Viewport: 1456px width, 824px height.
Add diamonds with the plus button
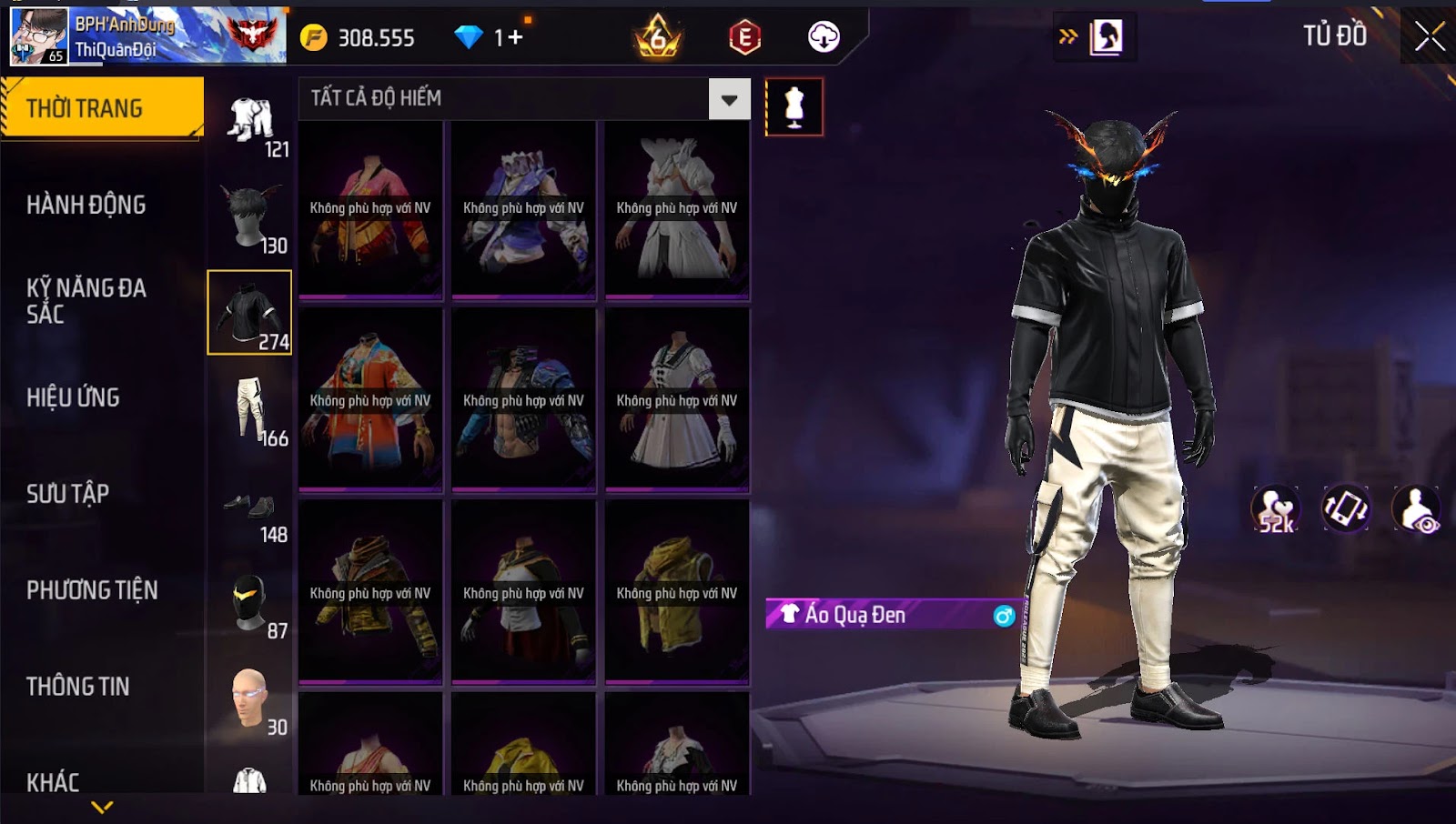tap(516, 37)
